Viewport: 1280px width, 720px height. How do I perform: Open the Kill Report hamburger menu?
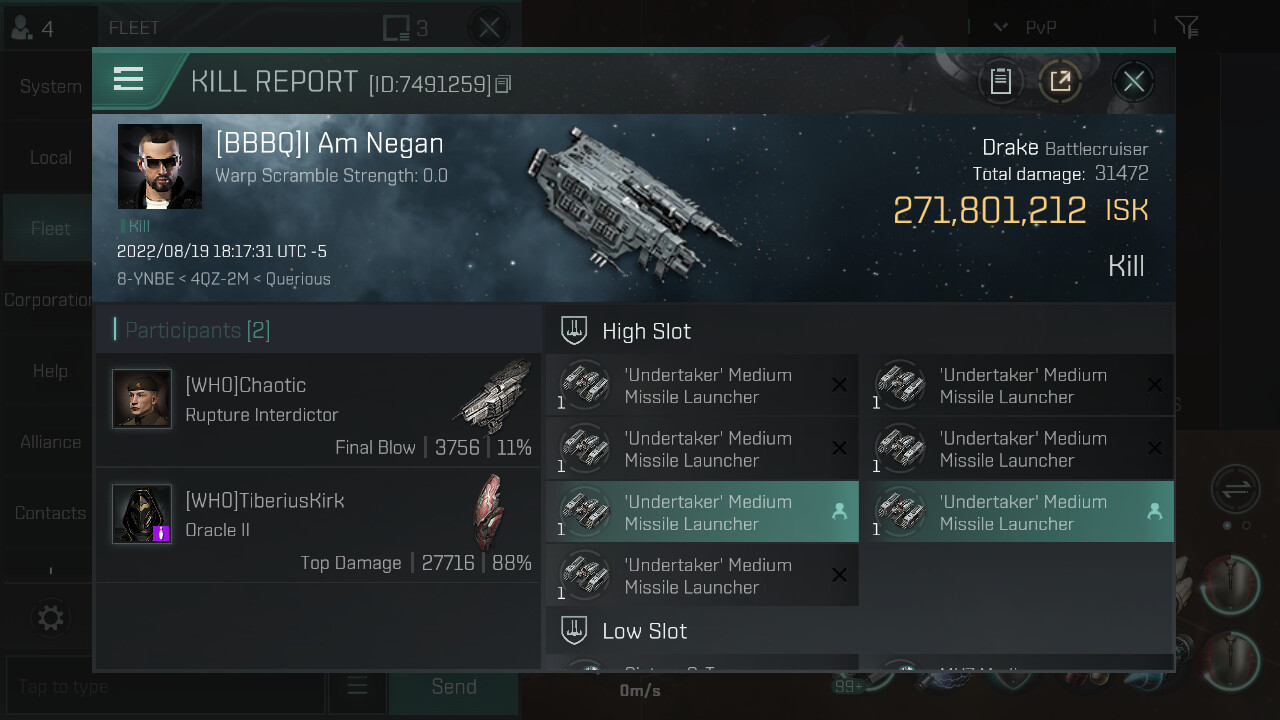click(129, 80)
